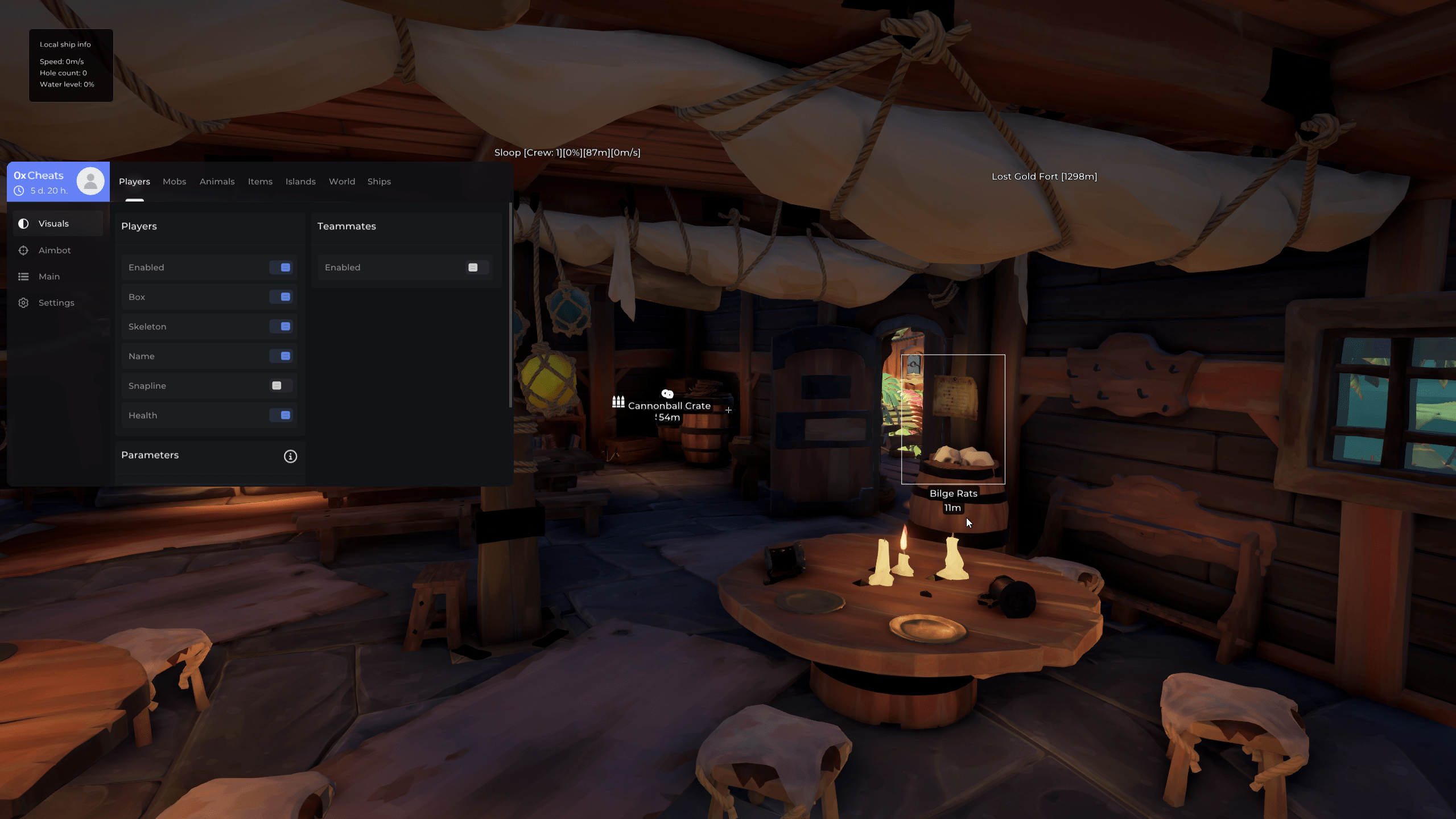Screen dimensions: 1456x819
Task: Click the Parameters info icon
Action: pyautogui.click(x=290, y=456)
